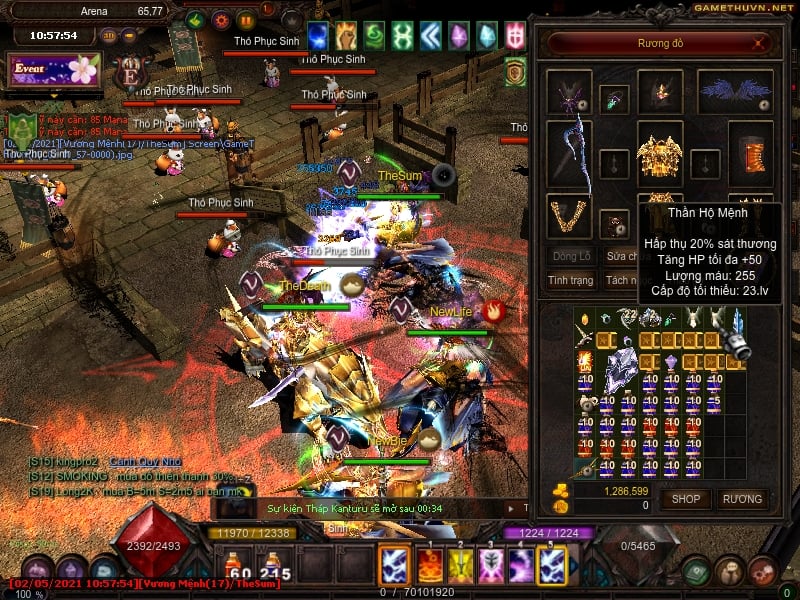Open the winged E emblem icon
800x600 pixels.
[x=130, y=75]
